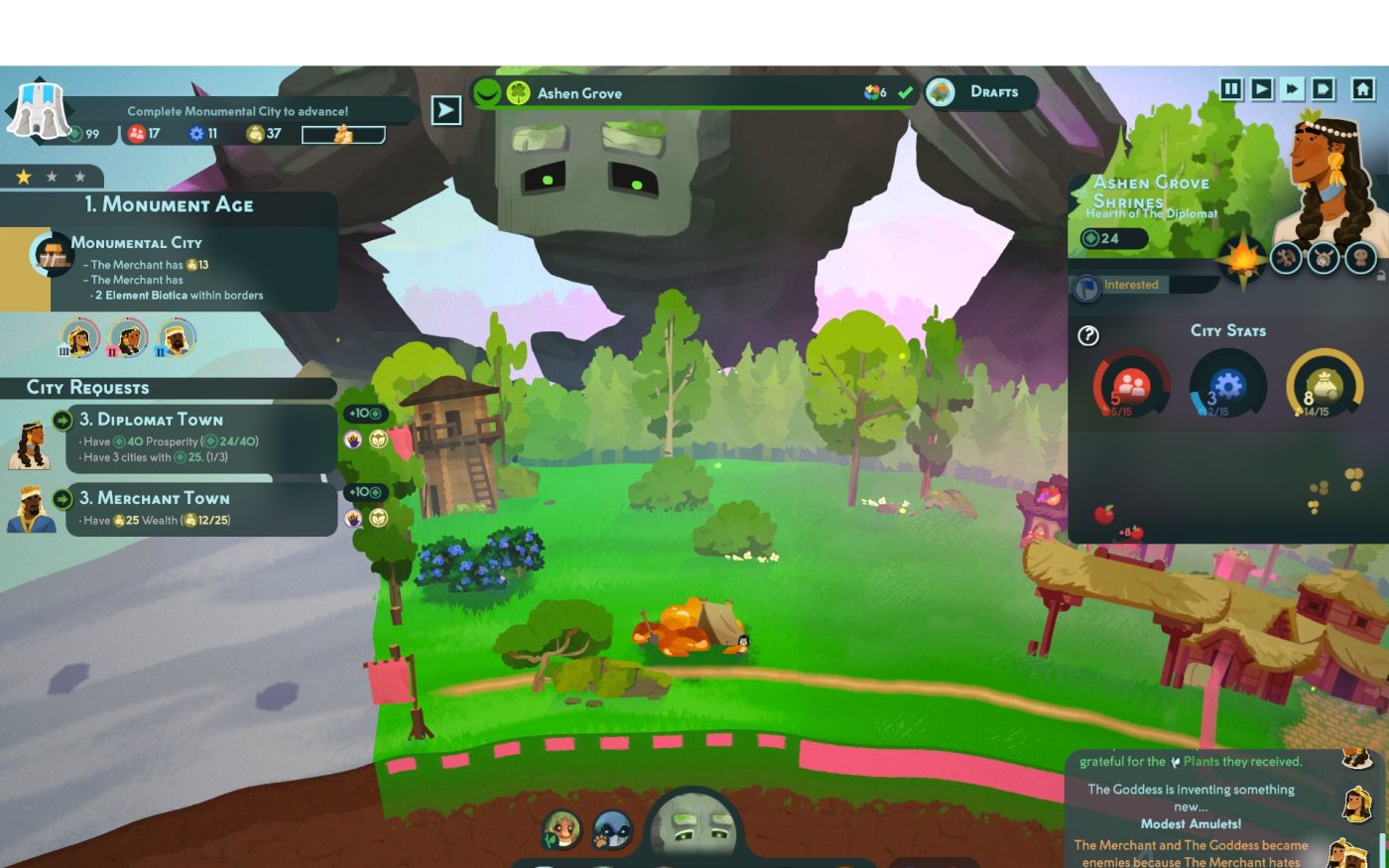Set game speed to normal play

[1261, 89]
